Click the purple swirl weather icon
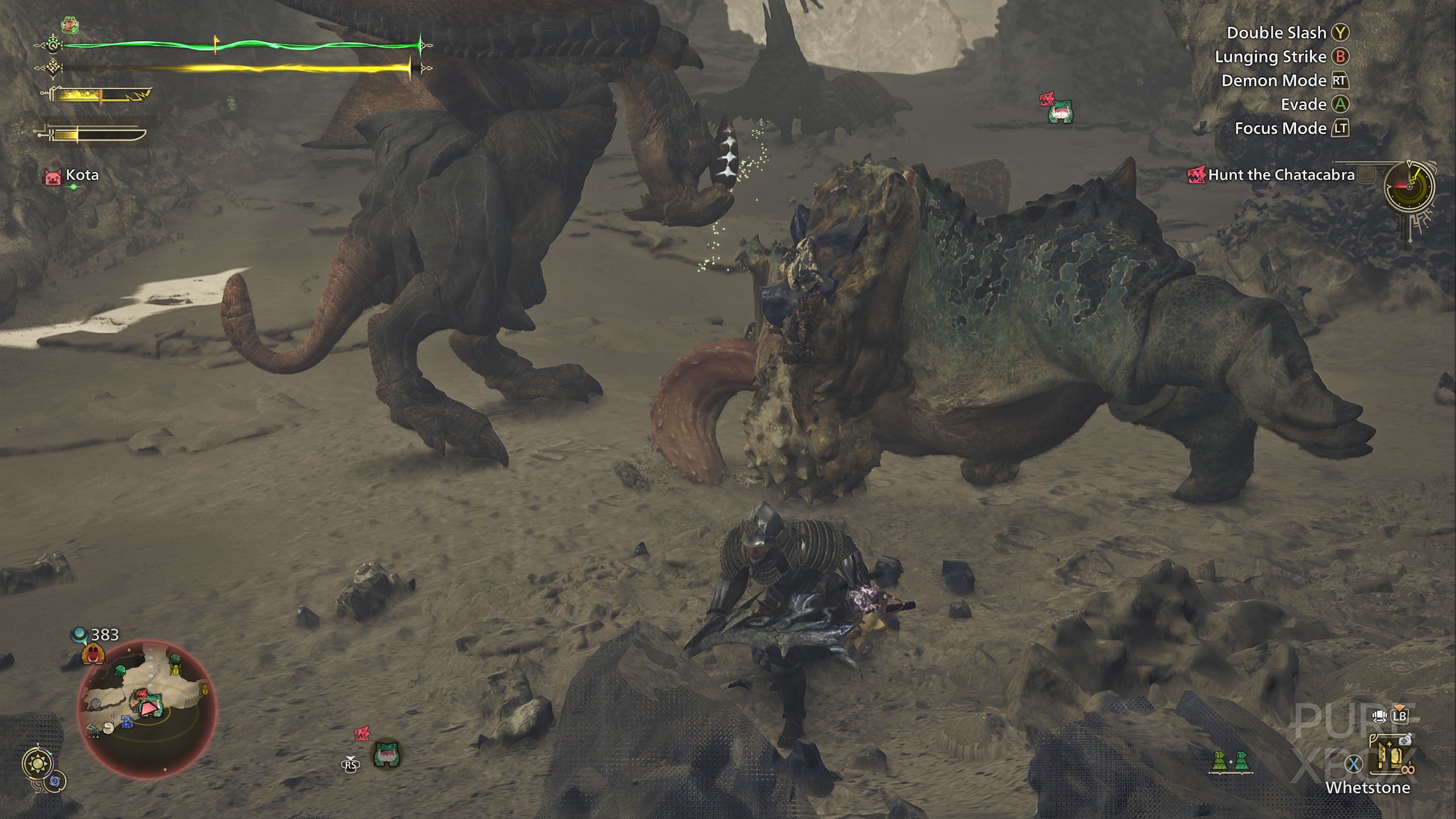This screenshot has width=1456, height=819. [56, 782]
